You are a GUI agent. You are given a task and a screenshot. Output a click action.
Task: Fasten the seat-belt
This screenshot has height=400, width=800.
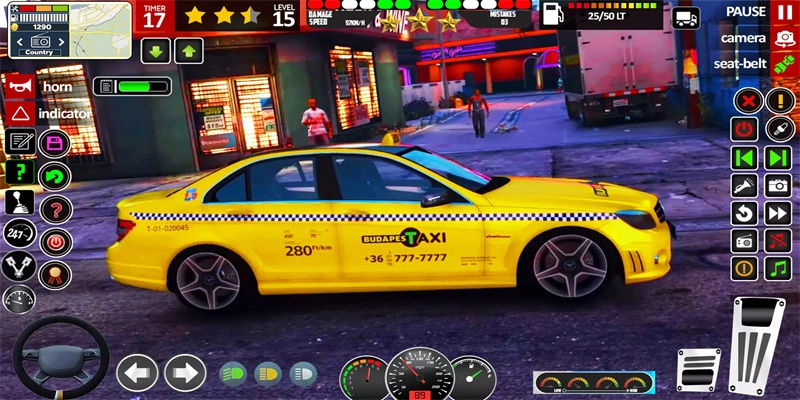[x=783, y=63]
